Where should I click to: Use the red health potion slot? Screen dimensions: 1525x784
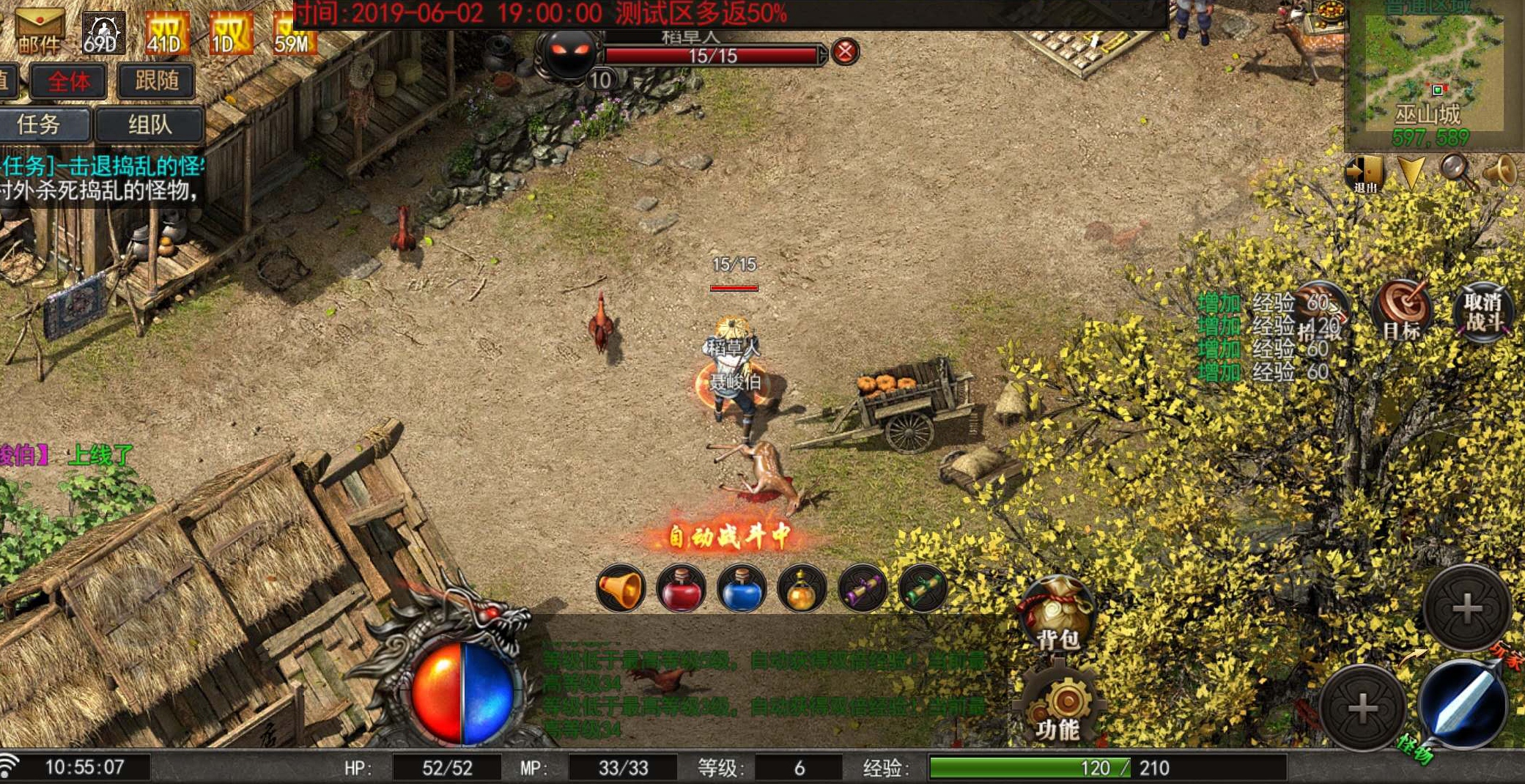(x=681, y=588)
